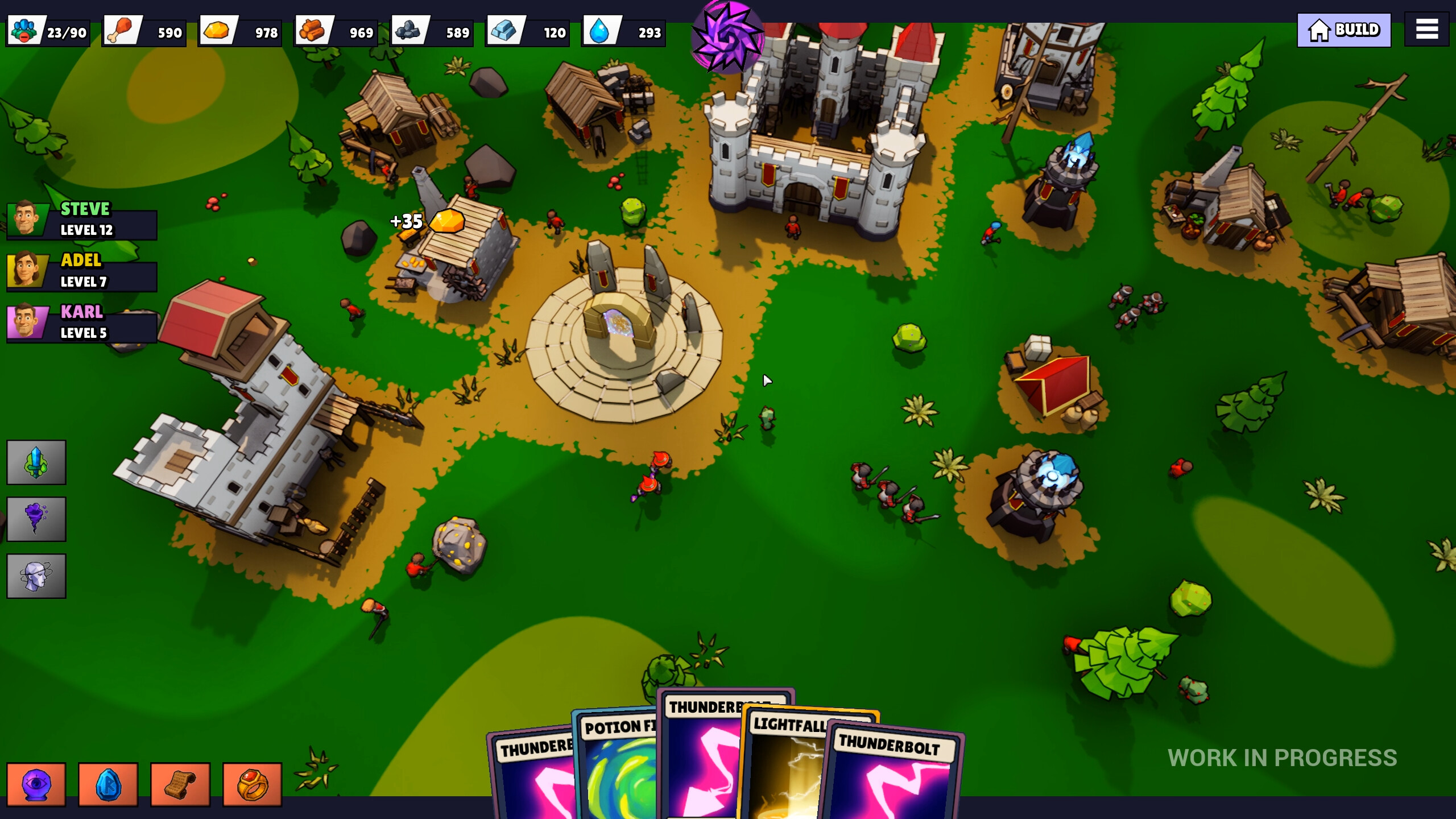Select the crystal sword ability icon

pos(36,462)
